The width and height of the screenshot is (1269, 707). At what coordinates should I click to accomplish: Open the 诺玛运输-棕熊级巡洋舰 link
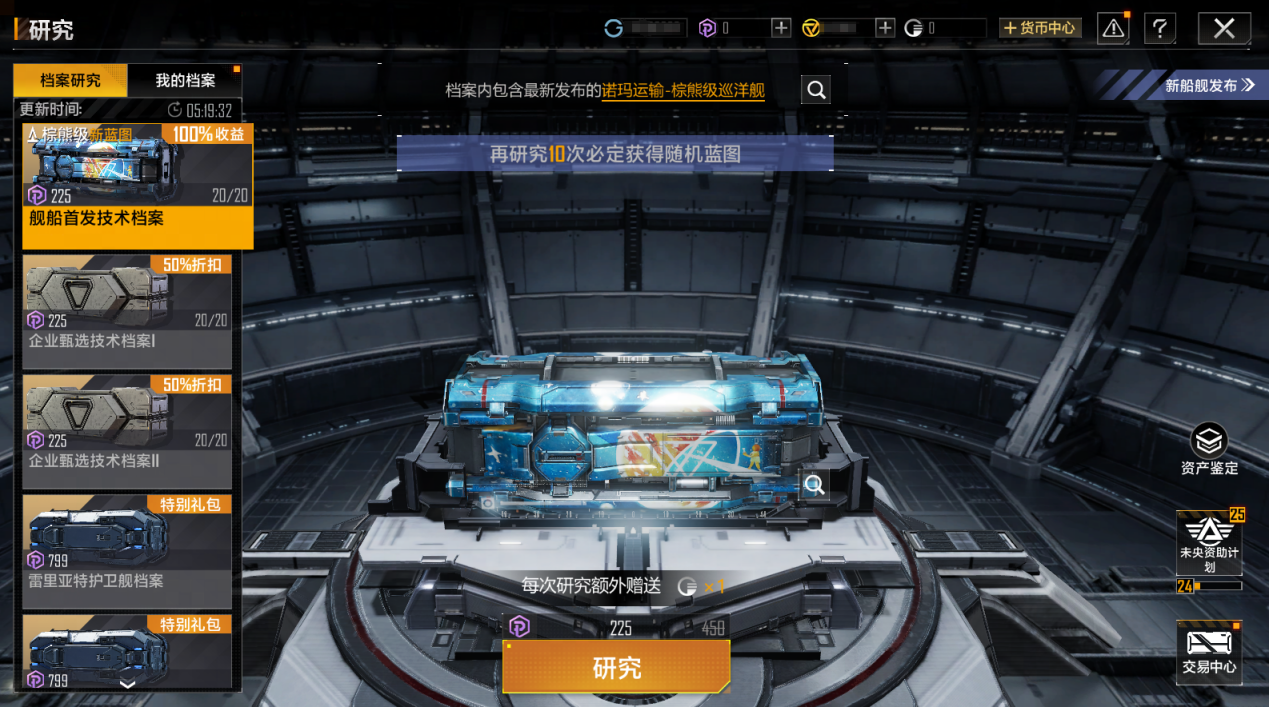[683, 91]
